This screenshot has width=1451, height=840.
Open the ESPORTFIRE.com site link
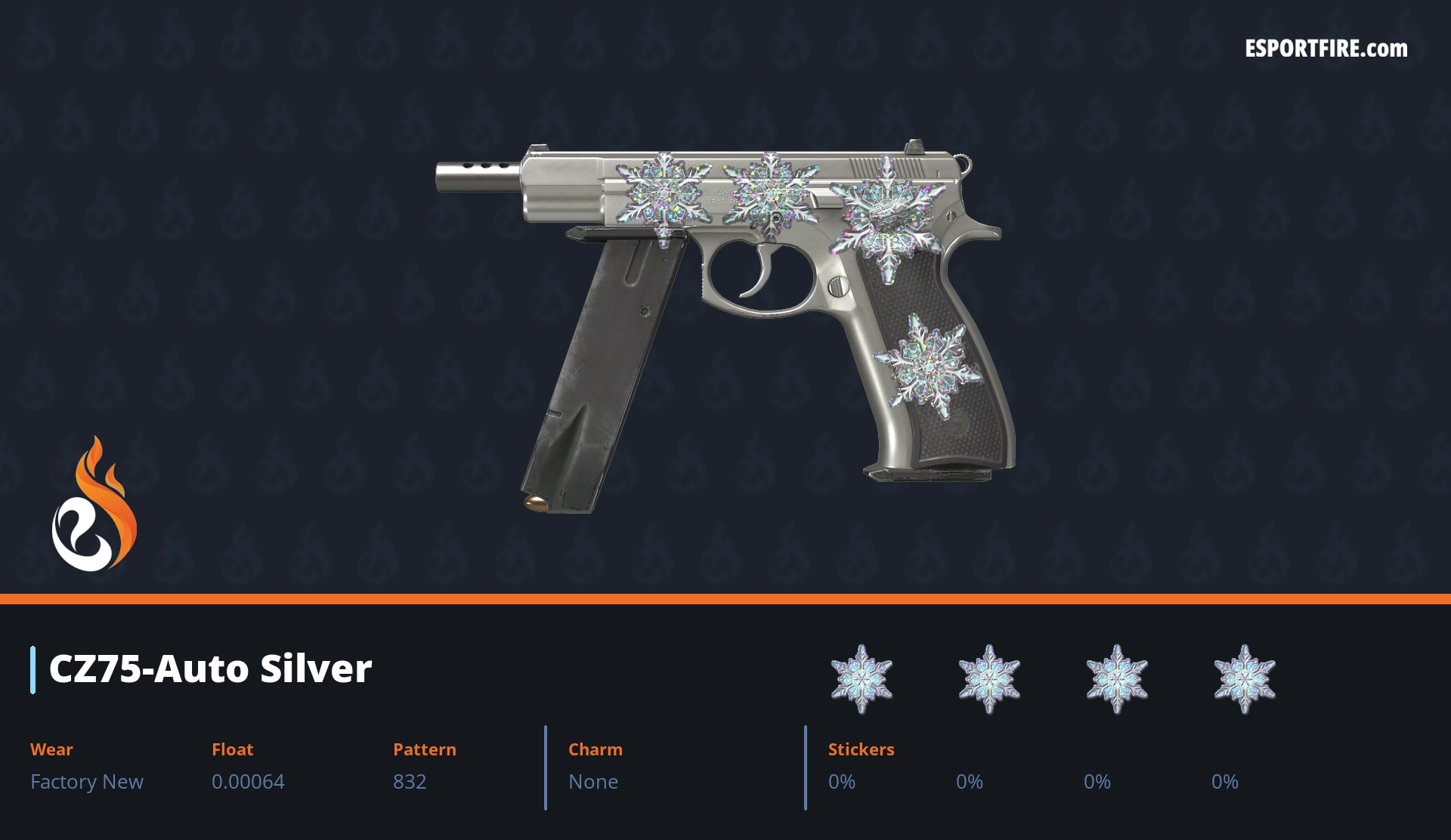(1326, 49)
